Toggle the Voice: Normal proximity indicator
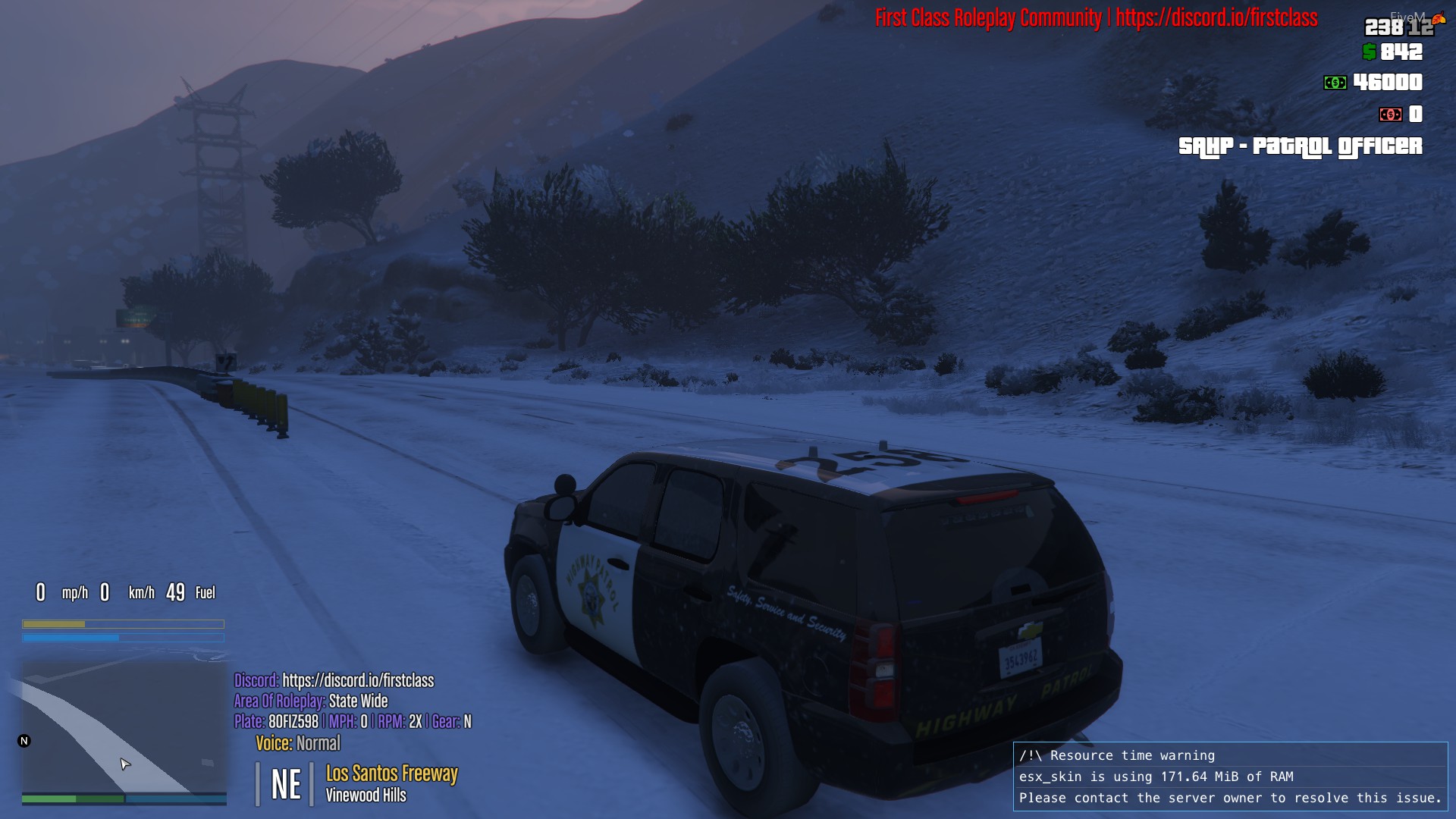Image resolution: width=1456 pixels, height=819 pixels. click(297, 744)
